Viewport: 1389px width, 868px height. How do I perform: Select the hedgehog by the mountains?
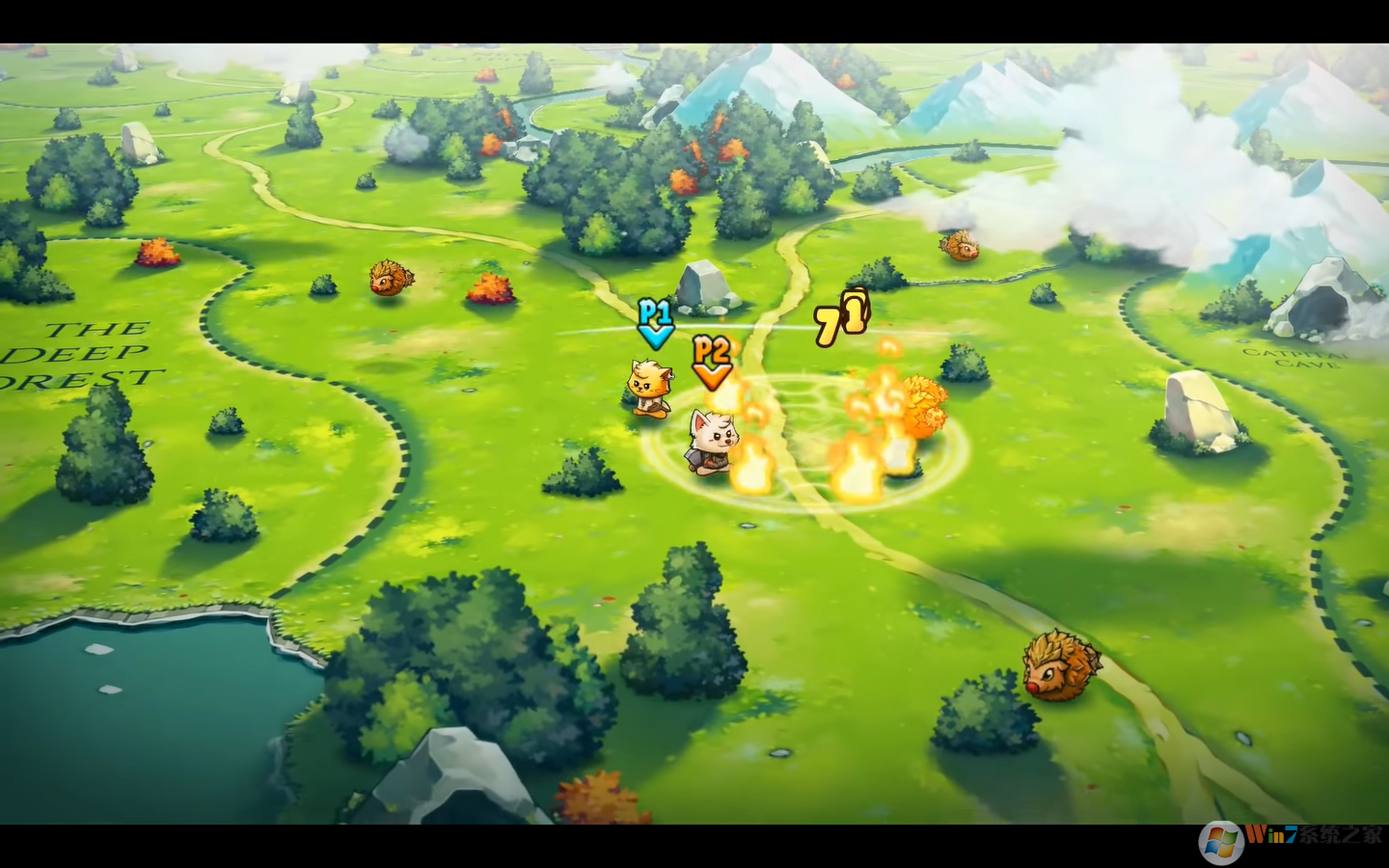pyautogui.click(x=958, y=247)
